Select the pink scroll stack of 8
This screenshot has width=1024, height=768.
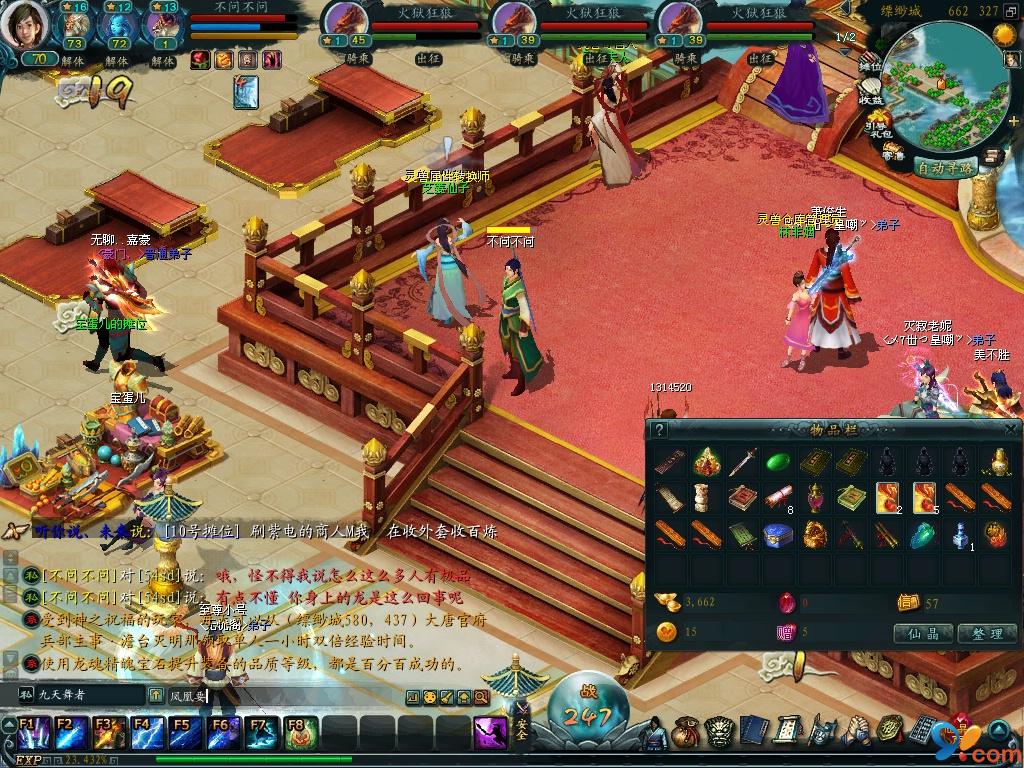[777, 498]
